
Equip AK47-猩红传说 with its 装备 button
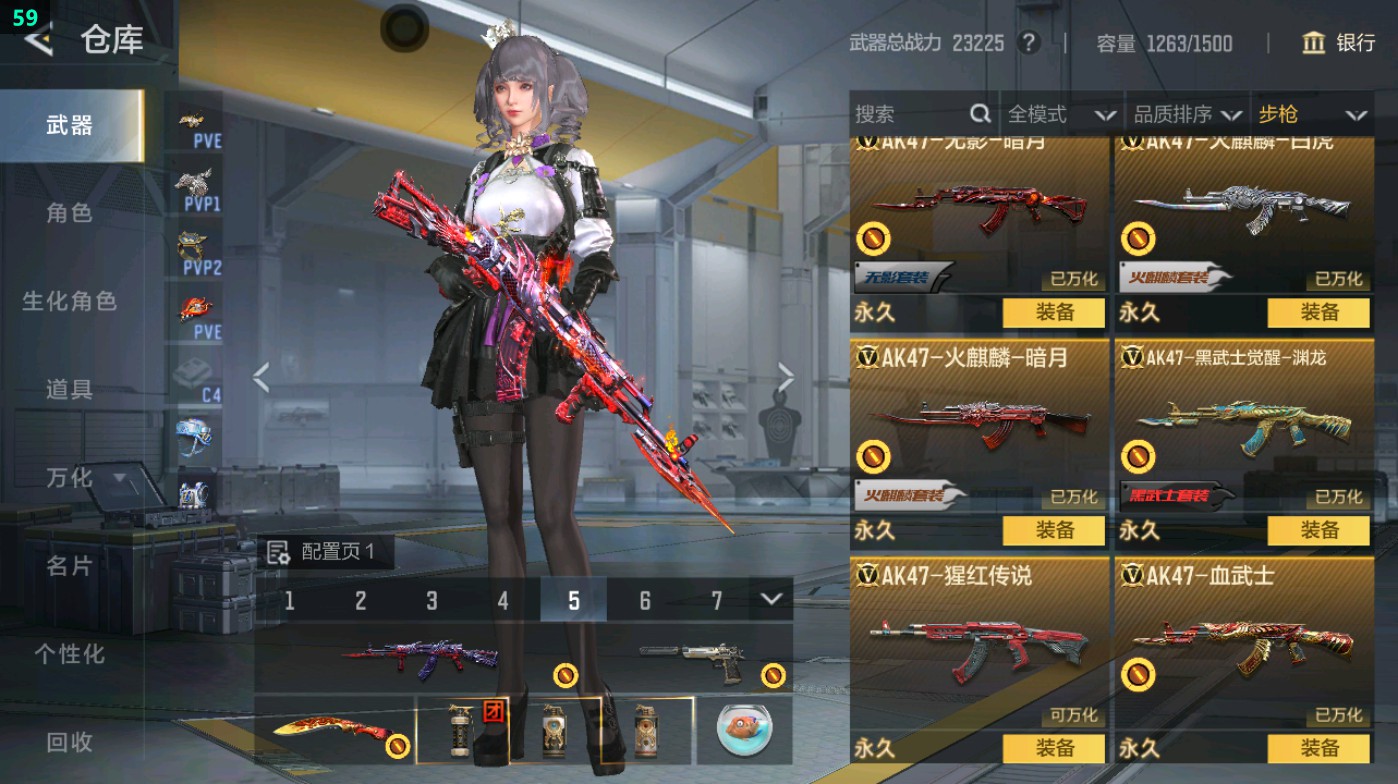point(1055,747)
